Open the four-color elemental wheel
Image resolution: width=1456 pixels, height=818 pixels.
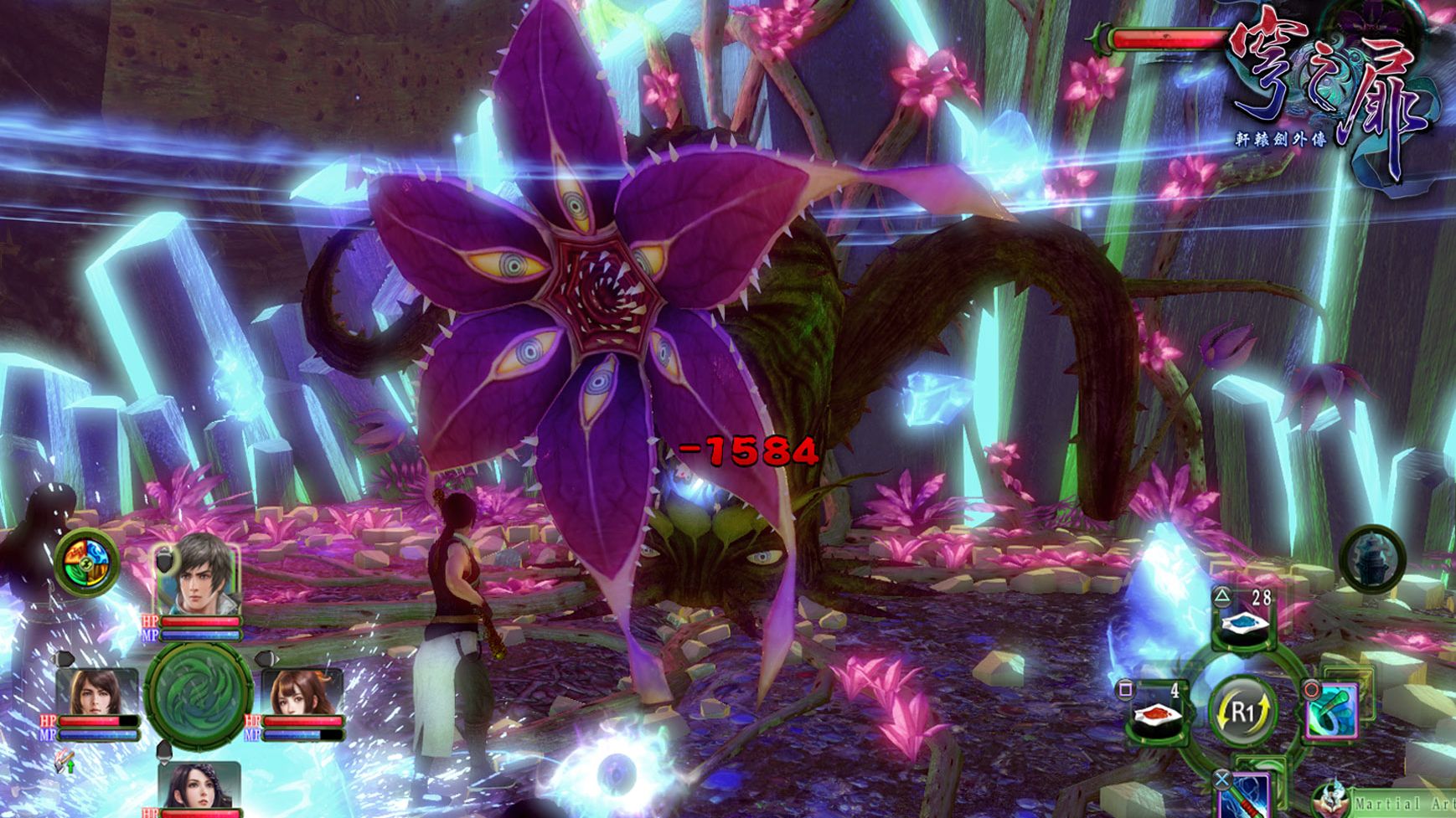click(87, 561)
